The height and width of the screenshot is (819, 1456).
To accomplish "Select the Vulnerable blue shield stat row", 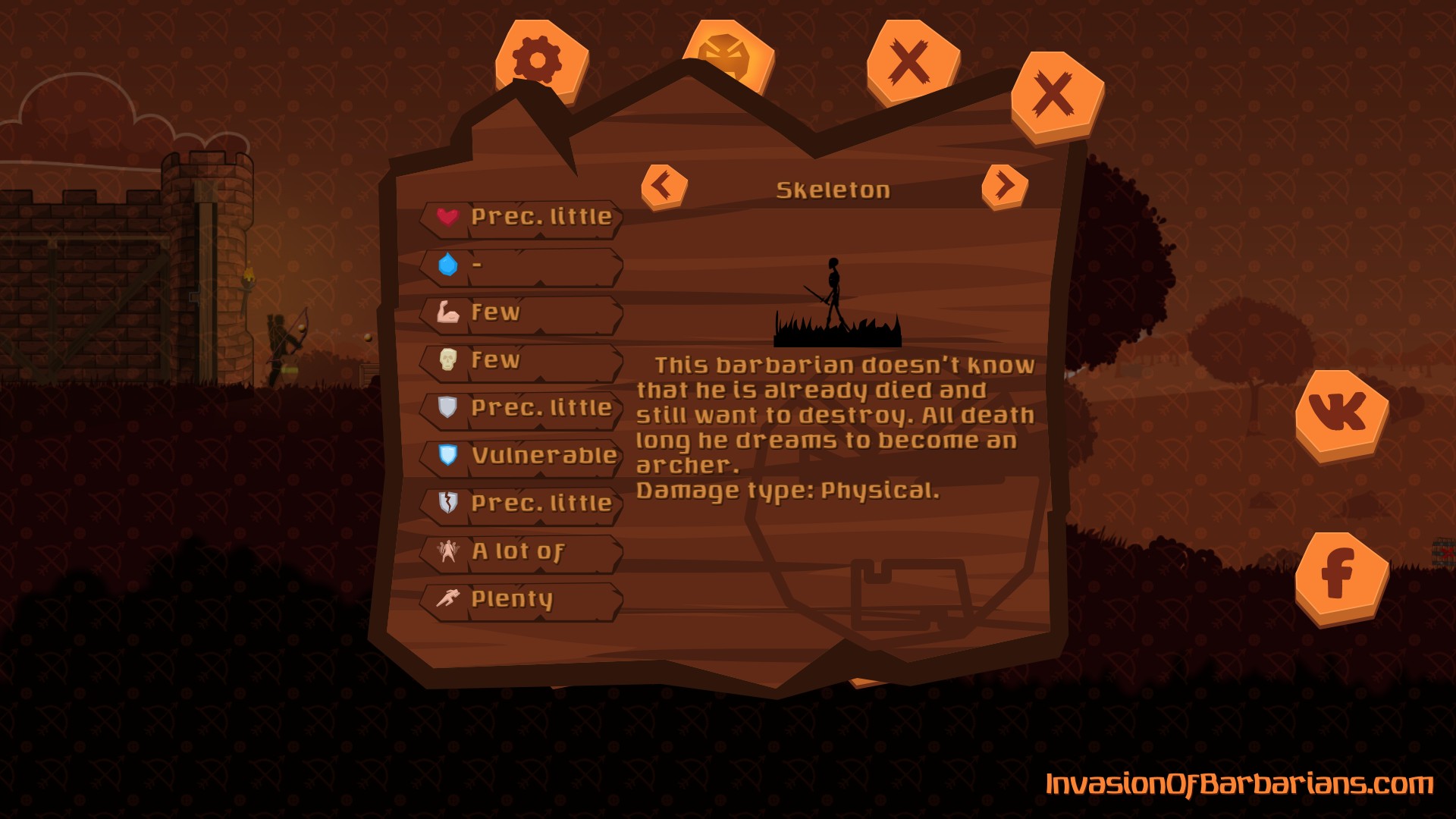I will coord(522,456).
